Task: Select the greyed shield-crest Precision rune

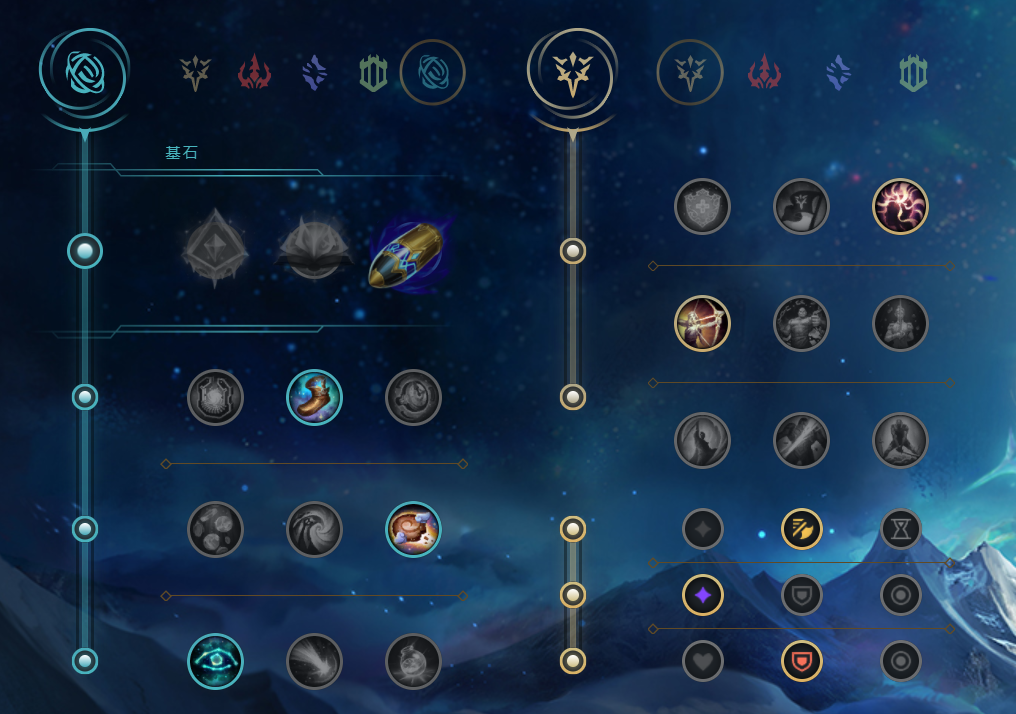Action: coord(702,206)
